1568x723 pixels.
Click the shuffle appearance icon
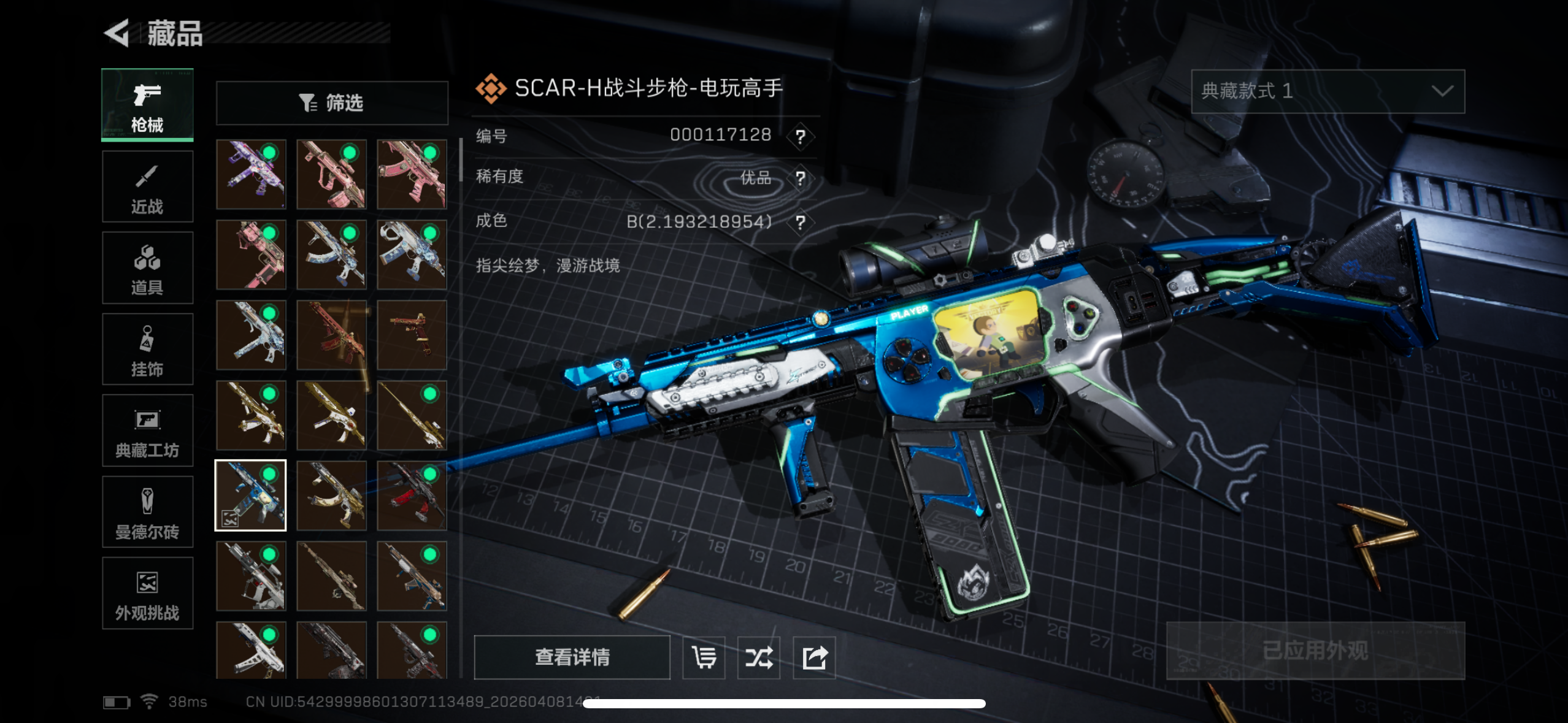pos(759,657)
